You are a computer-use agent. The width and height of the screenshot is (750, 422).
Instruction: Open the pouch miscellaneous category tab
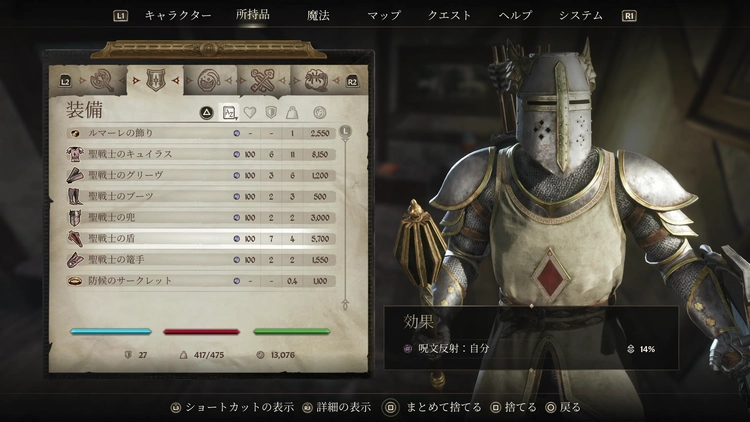(x=317, y=79)
